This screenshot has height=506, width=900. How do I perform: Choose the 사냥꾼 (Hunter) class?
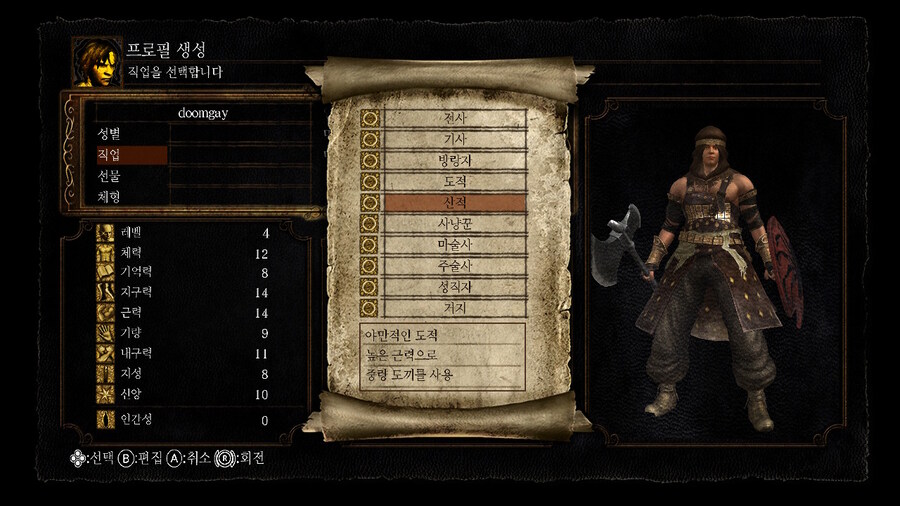click(454, 223)
